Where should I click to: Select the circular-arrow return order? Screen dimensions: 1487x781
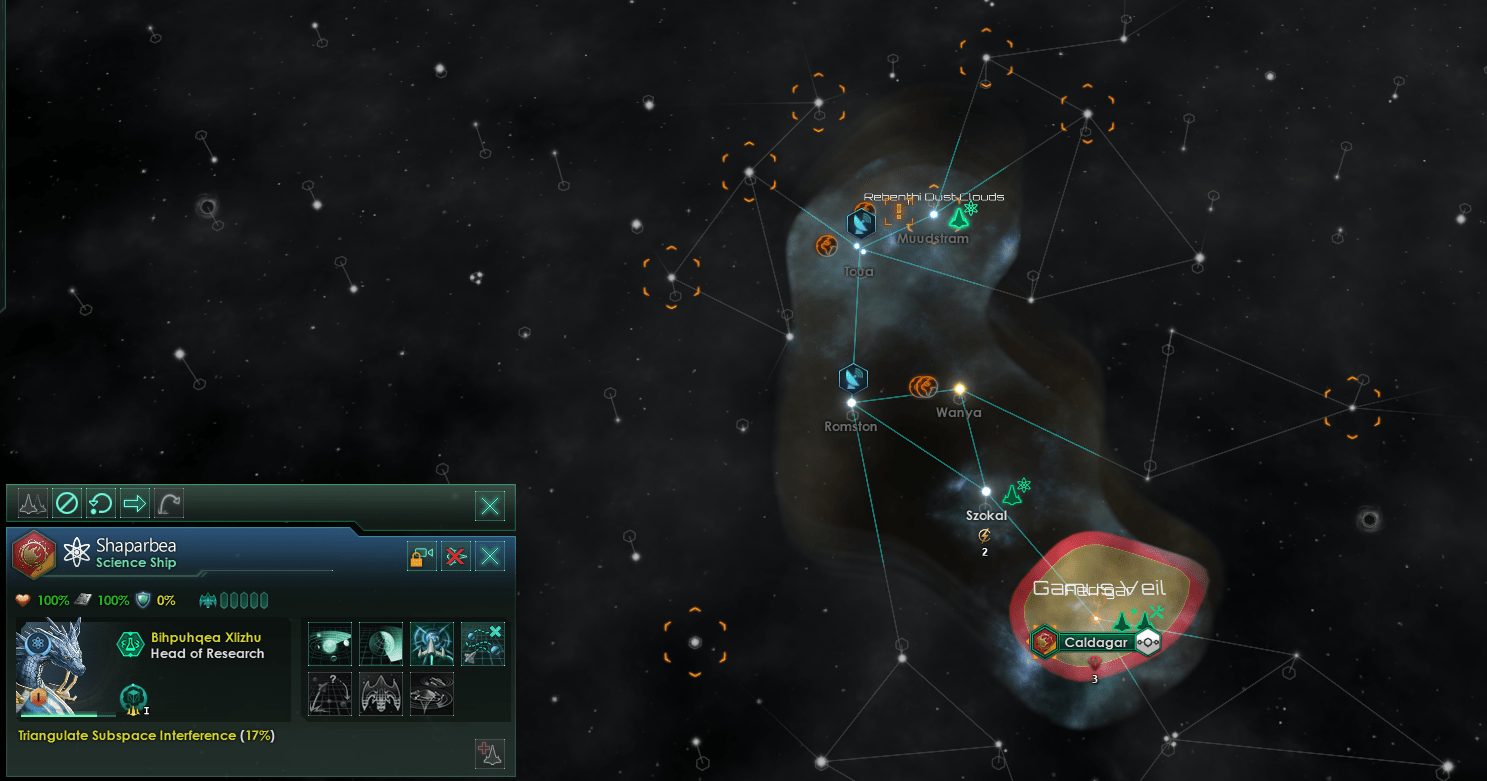click(x=100, y=504)
